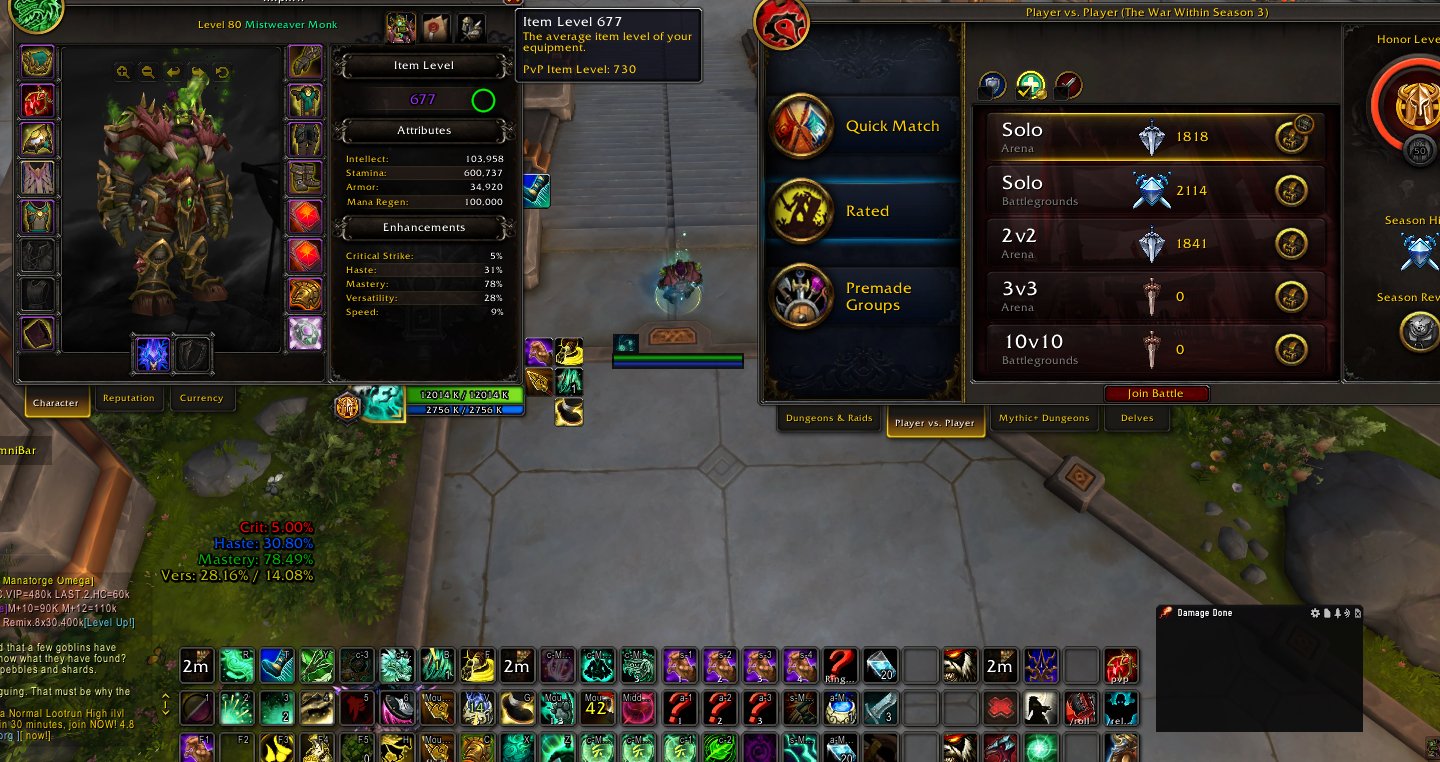
Task: Zoom in on the character model
Action: [122, 72]
